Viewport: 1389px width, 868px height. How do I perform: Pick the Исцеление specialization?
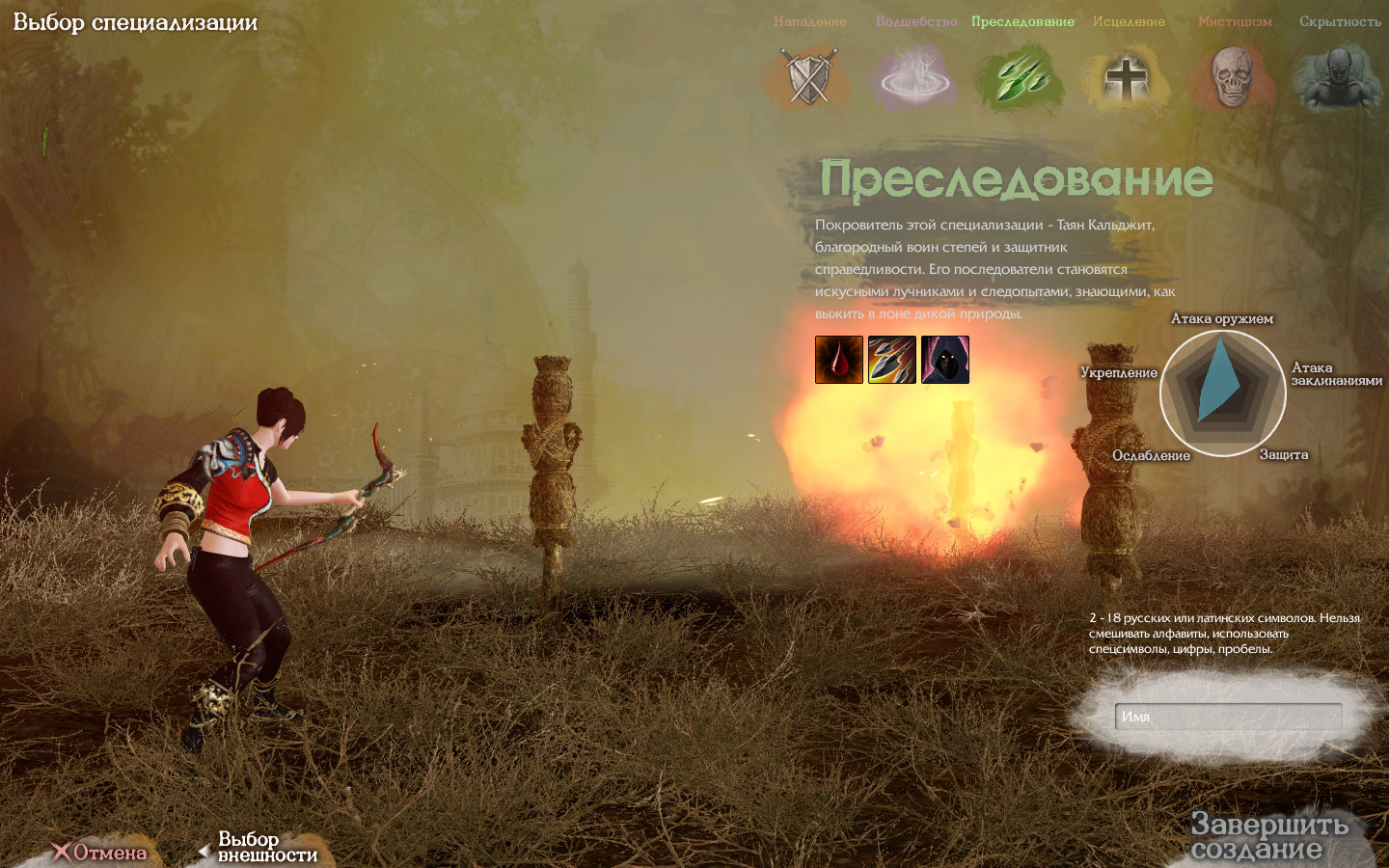pyautogui.click(x=1128, y=76)
